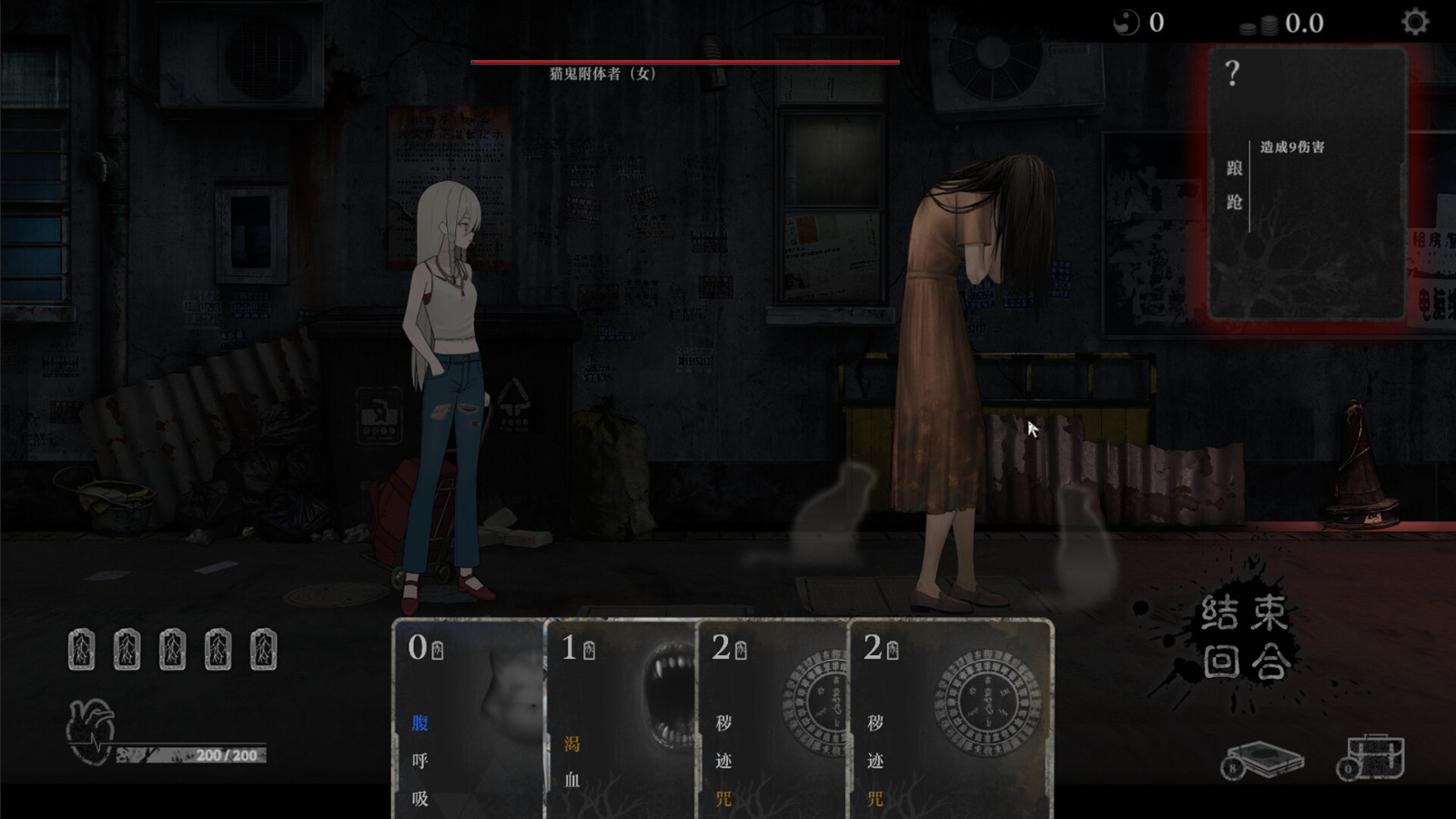
Task: Open the settings gear menu
Action: click(x=1414, y=22)
